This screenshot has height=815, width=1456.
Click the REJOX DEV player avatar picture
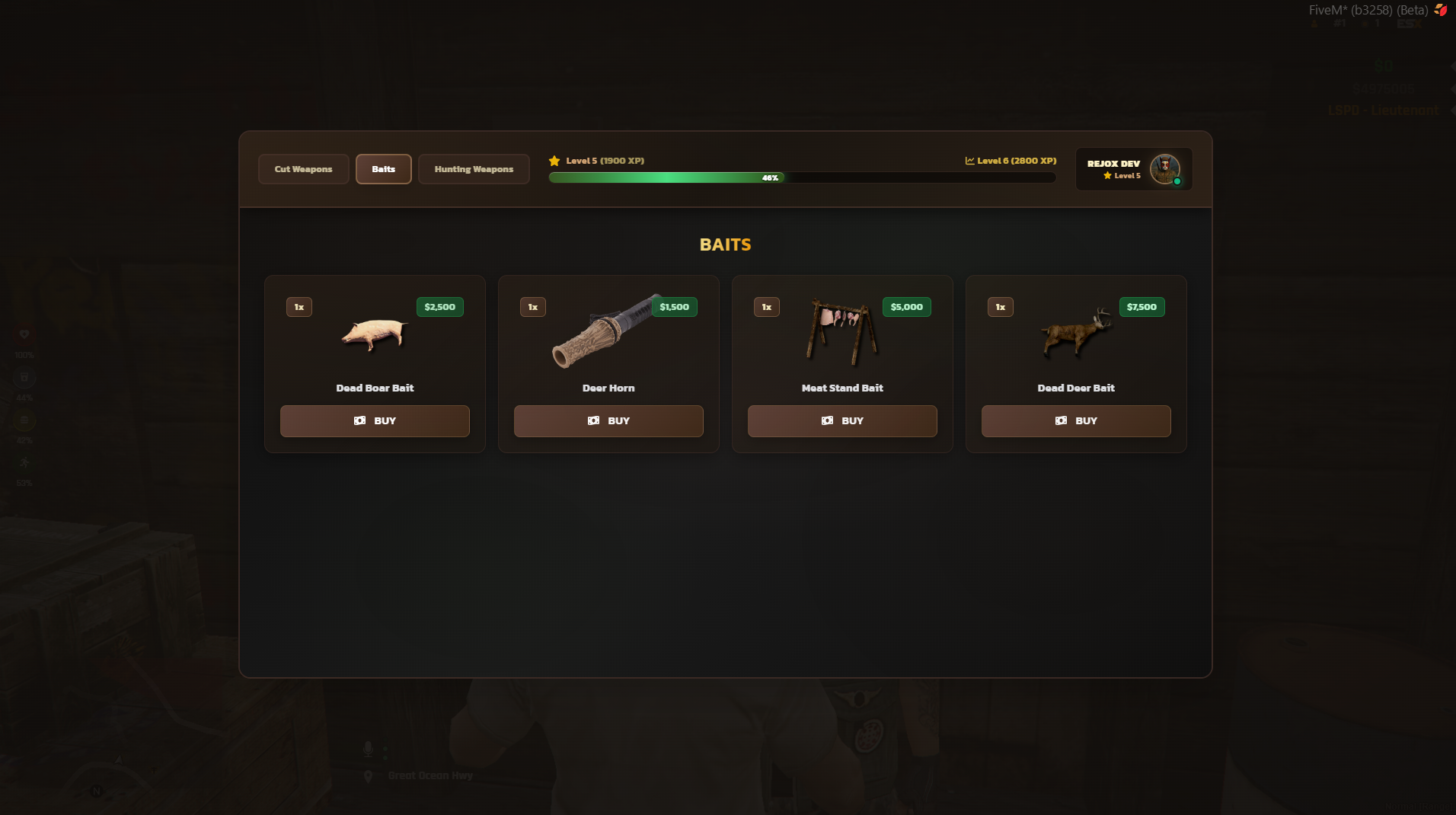[x=1164, y=168]
